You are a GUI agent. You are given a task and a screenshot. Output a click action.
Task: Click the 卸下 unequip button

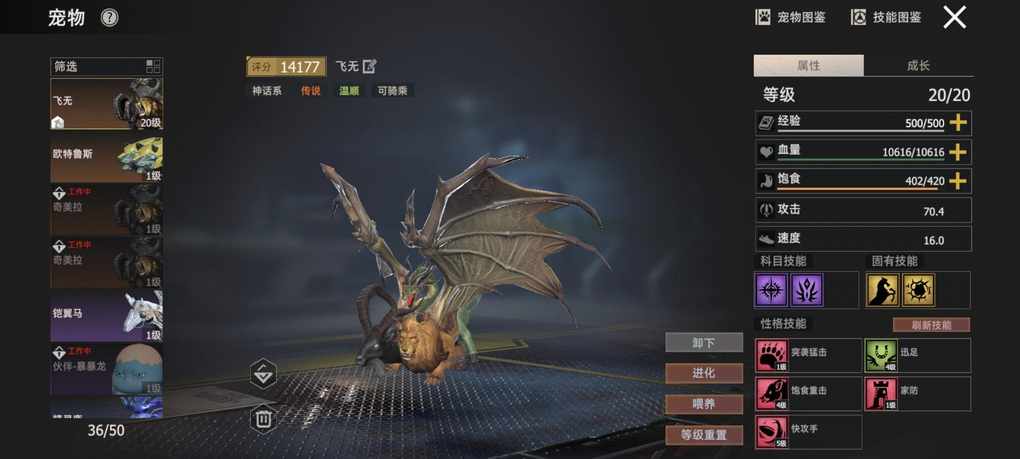tap(704, 343)
